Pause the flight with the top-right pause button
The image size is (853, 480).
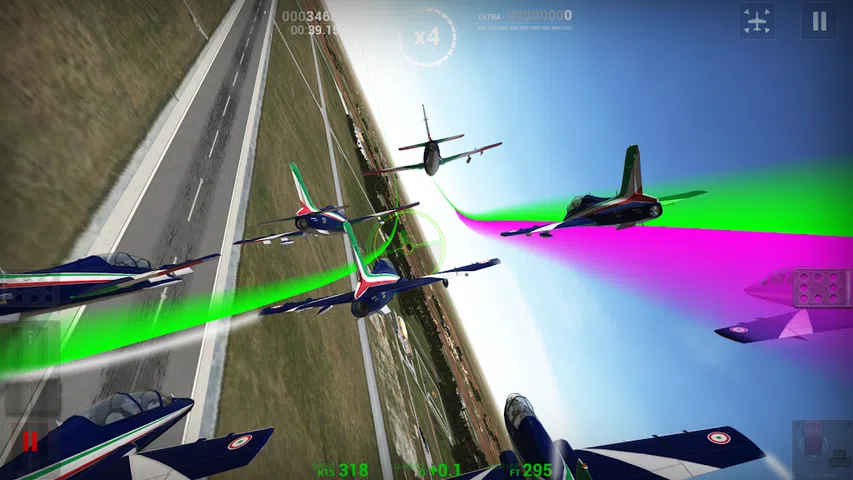pyautogui.click(x=819, y=21)
